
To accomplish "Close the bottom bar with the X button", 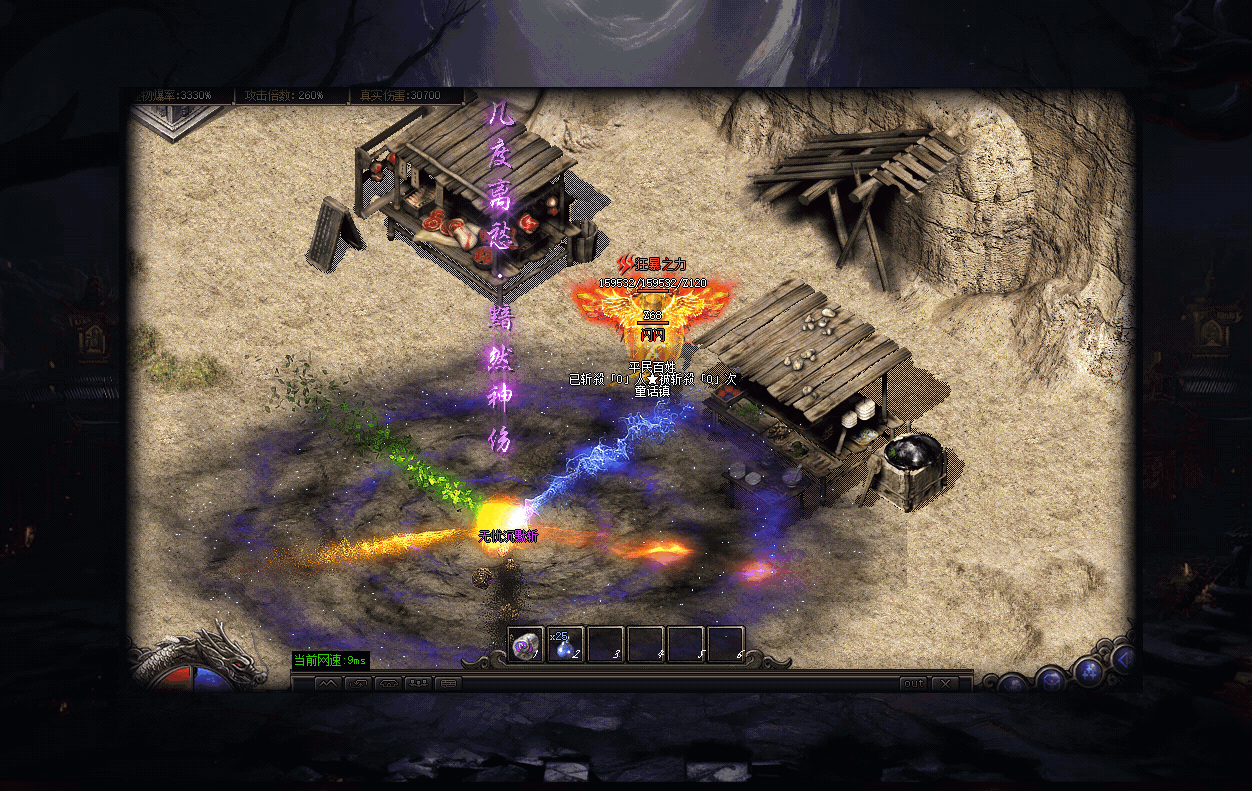I will click(x=944, y=684).
